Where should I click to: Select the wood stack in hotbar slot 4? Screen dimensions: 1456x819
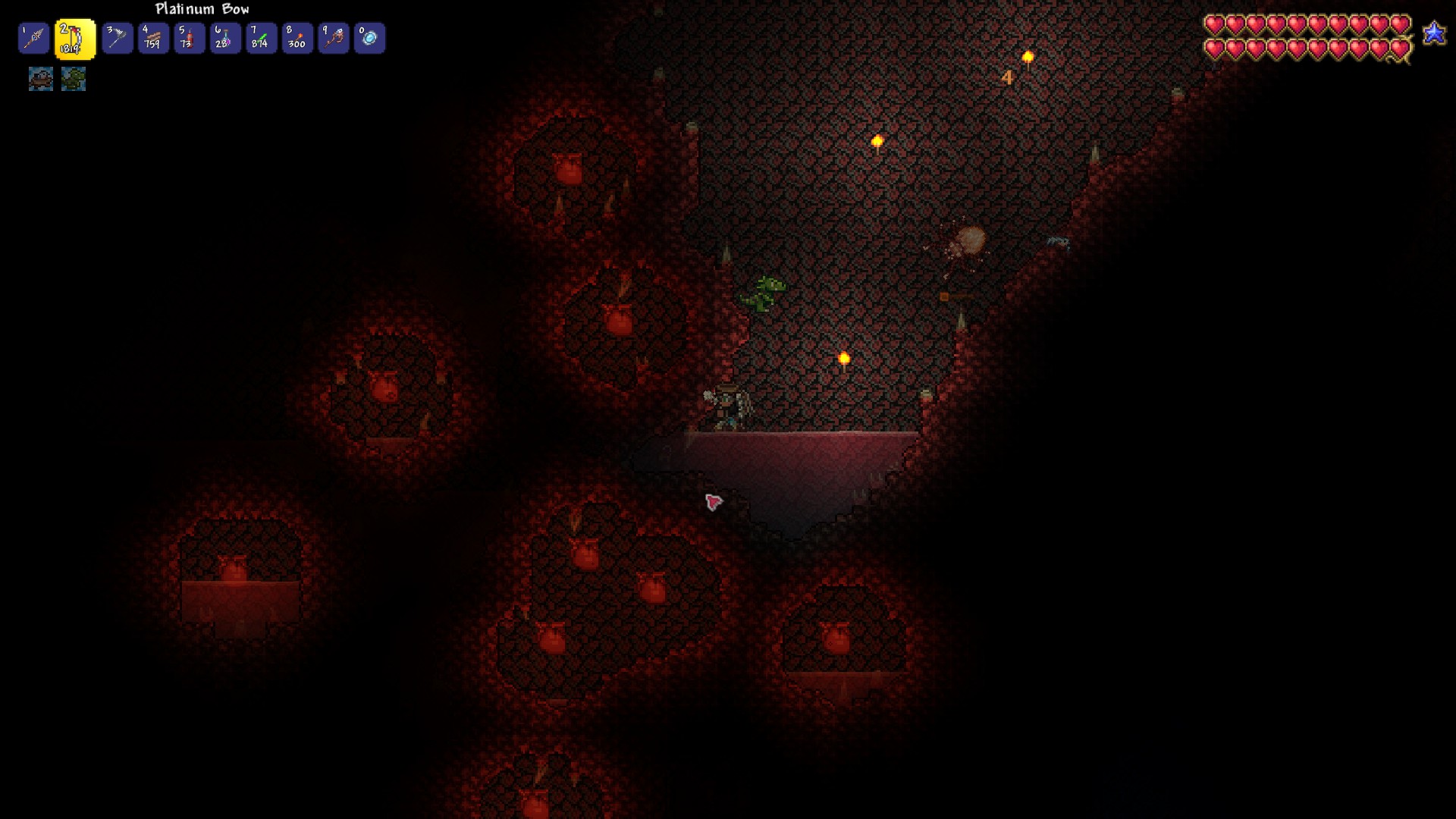click(152, 37)
